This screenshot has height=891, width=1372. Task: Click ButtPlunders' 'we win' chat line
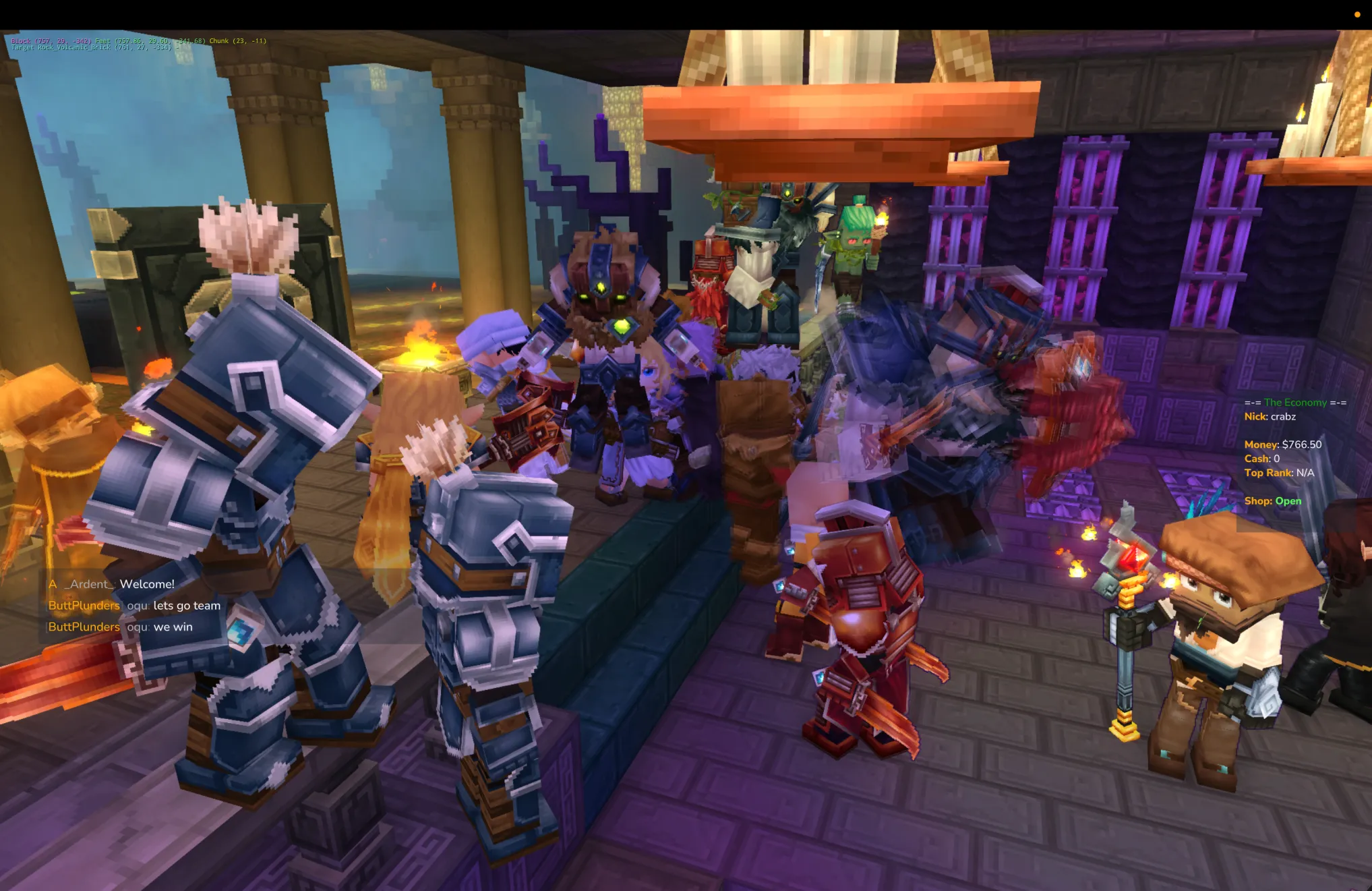tap(120, 627)
